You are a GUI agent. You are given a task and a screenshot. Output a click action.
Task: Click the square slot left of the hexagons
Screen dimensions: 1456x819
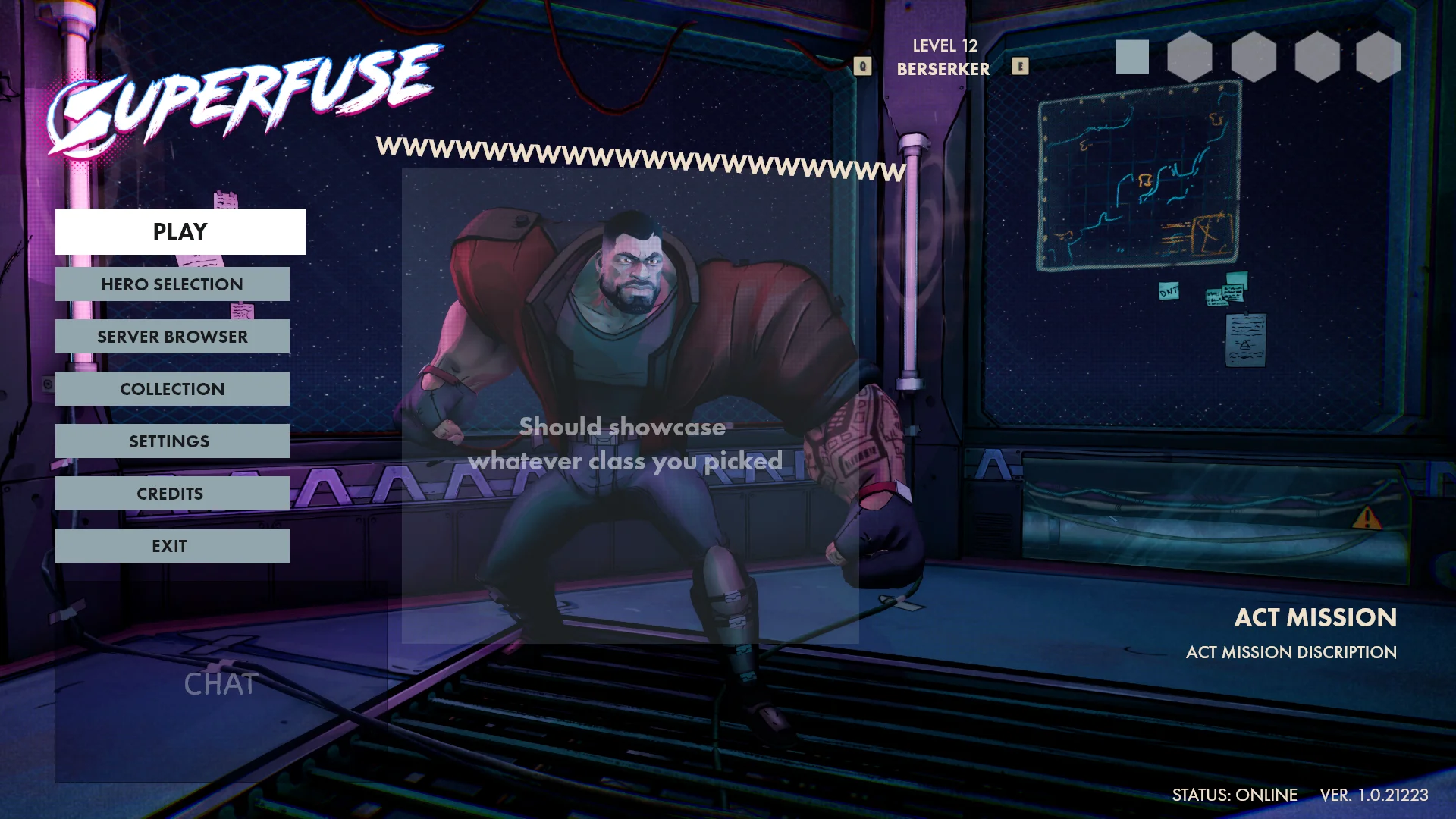[1133, 58]
